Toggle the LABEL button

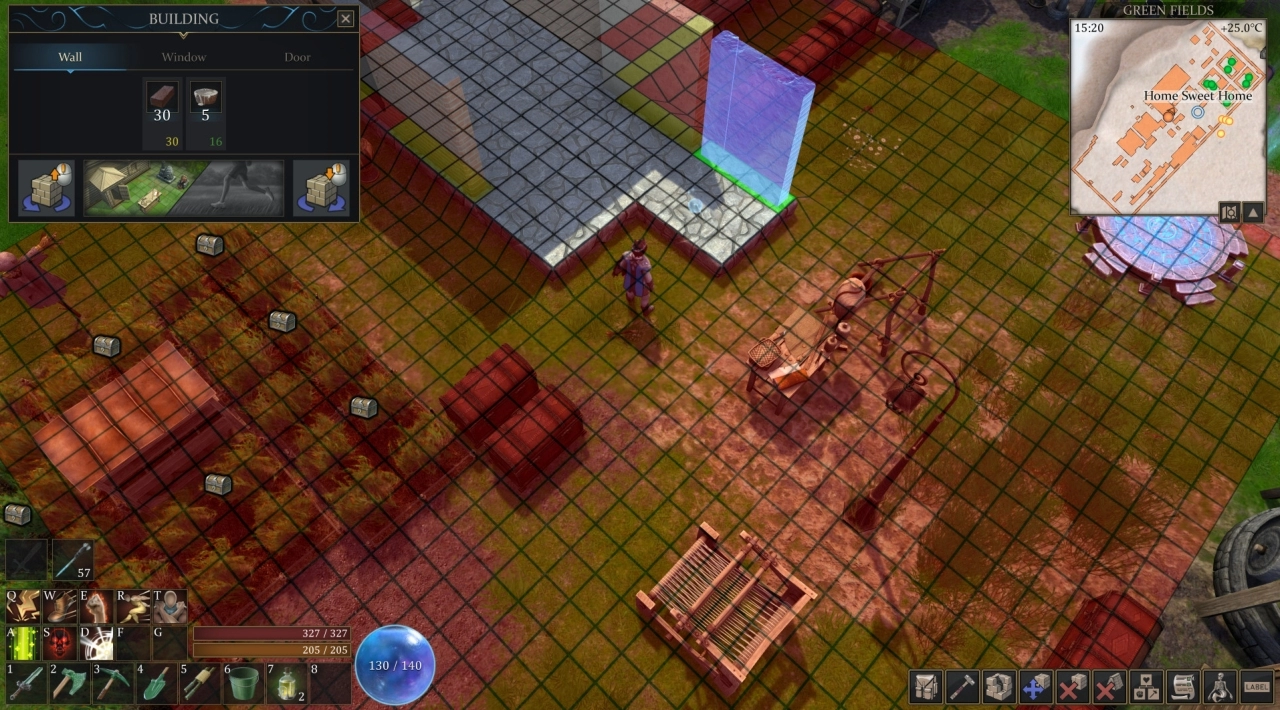click(1256, 687)
